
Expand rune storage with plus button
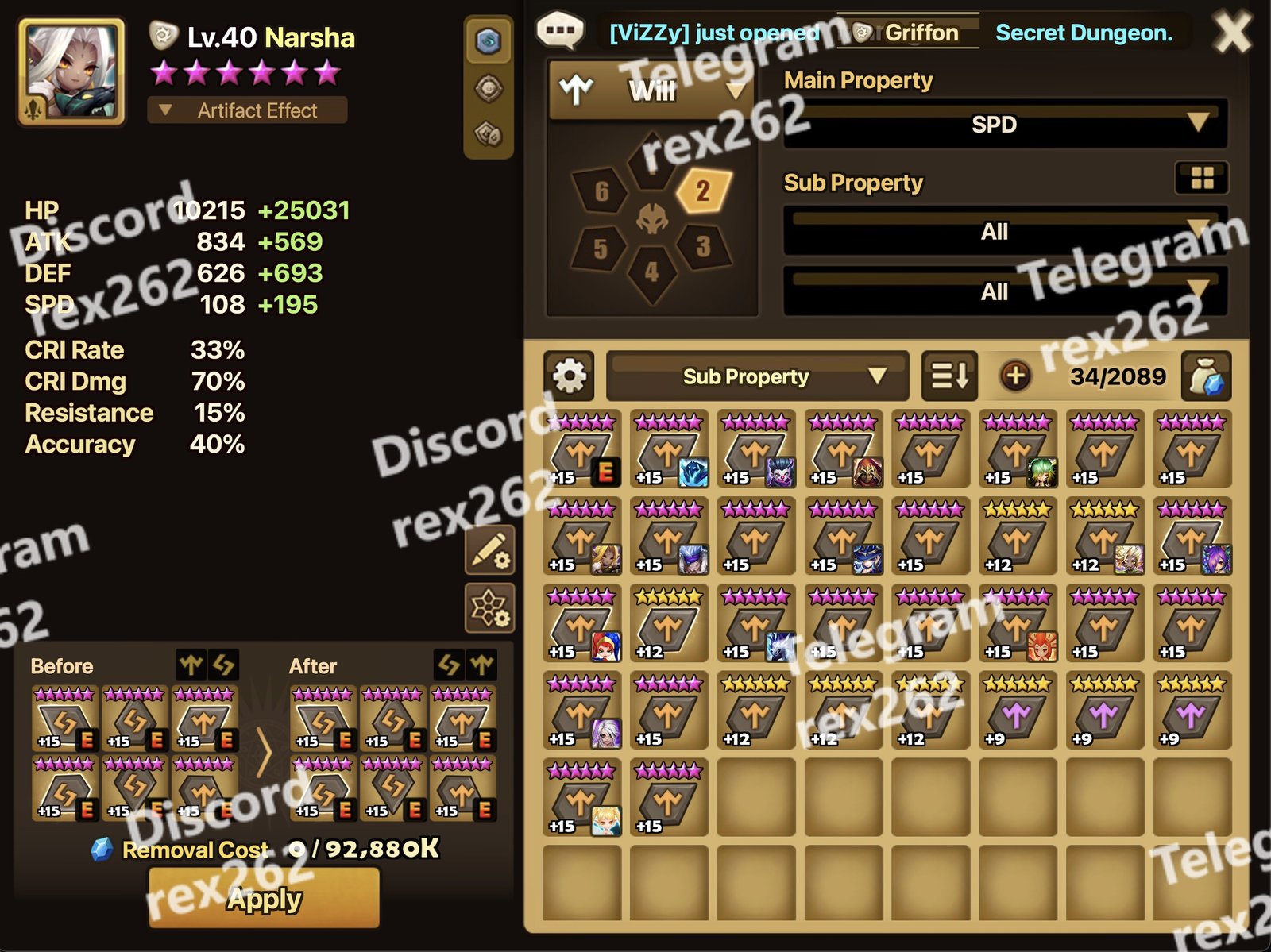[x=1015, y=376]
